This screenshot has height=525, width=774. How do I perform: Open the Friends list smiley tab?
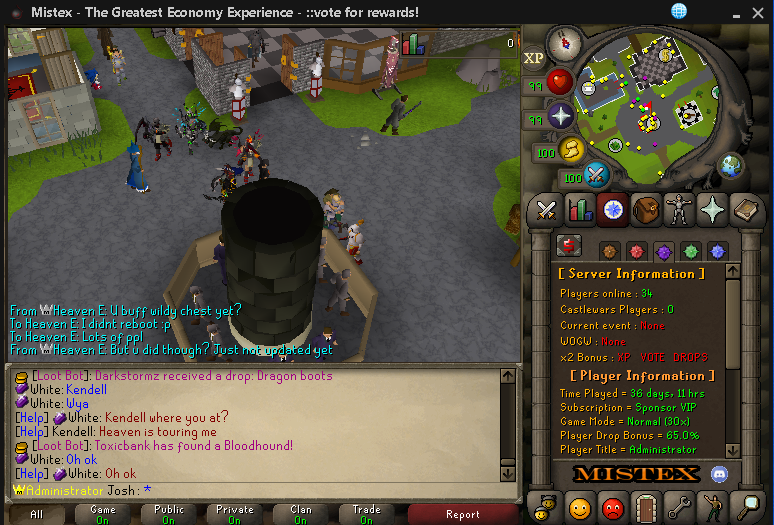click(580, 507)
